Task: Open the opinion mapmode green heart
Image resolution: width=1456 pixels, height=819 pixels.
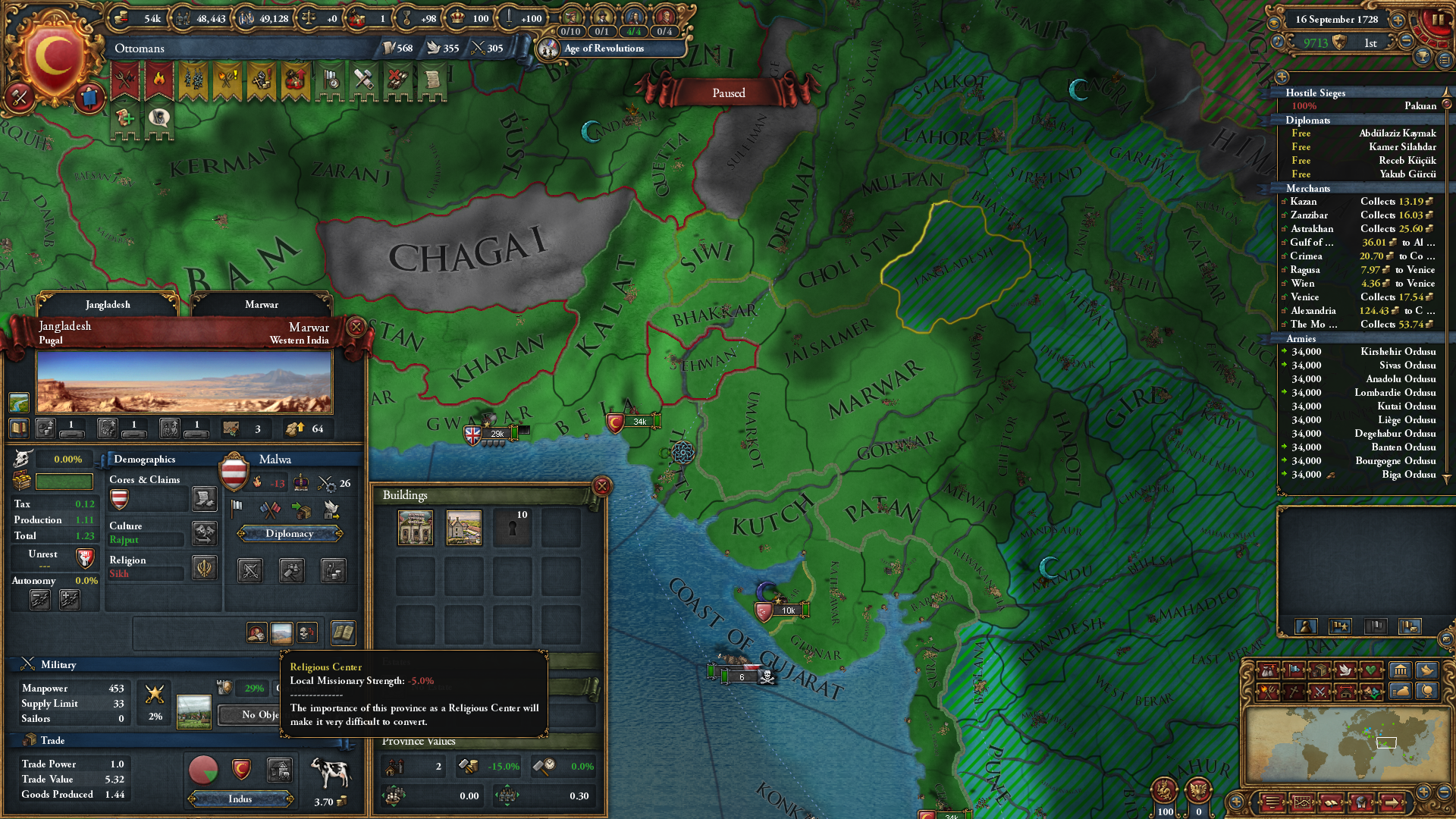Action: pos(1372,670)
